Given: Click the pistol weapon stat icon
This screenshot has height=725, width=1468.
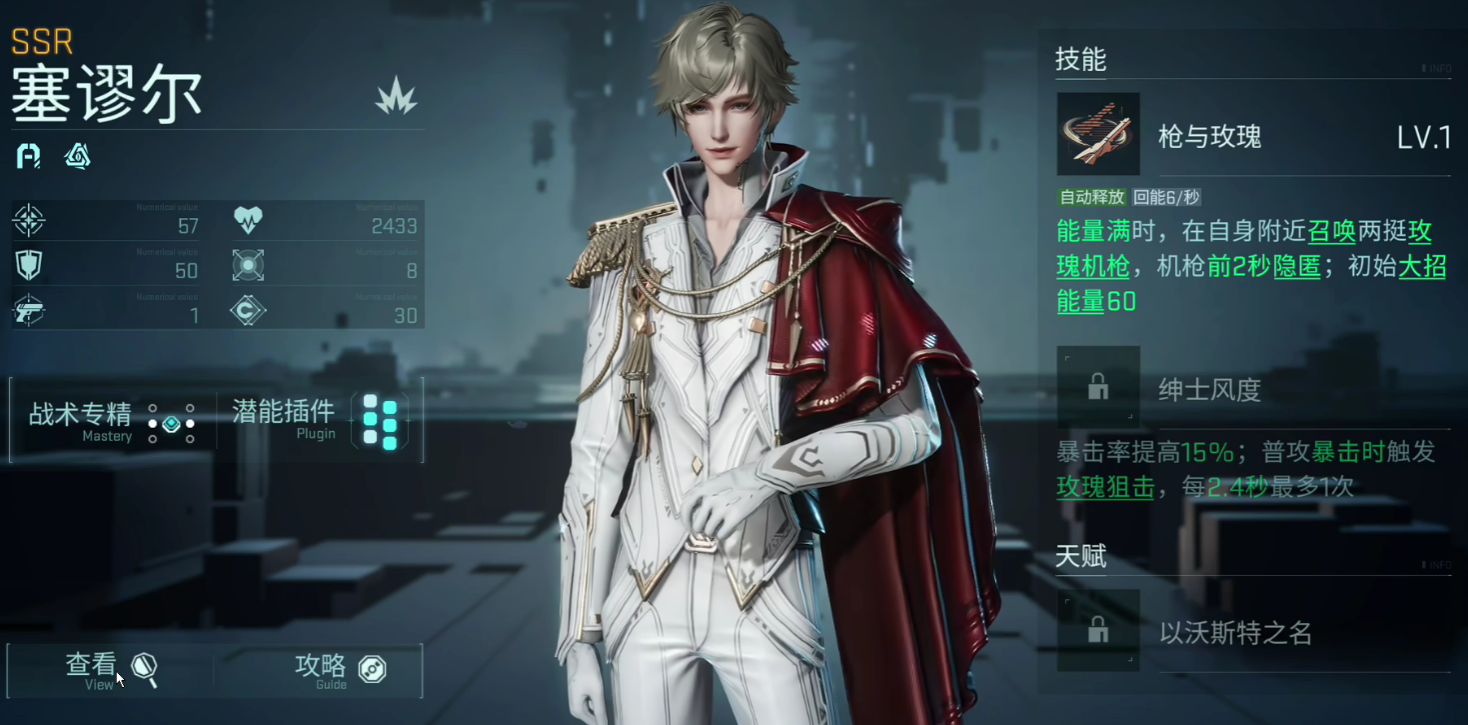Looking at the screenshot, I should tap(27, 309).
